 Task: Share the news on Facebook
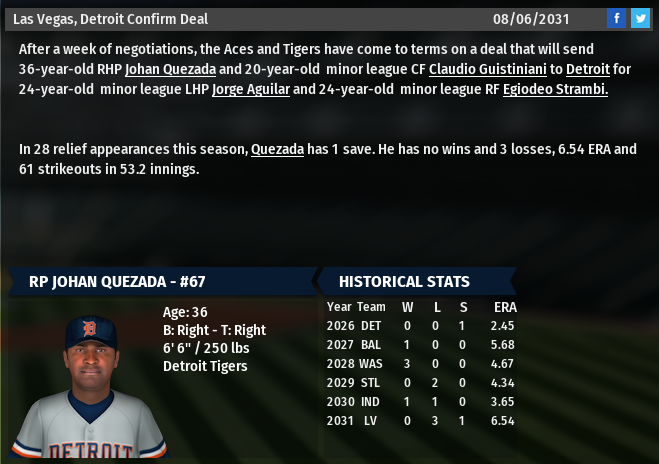(617, 18)
